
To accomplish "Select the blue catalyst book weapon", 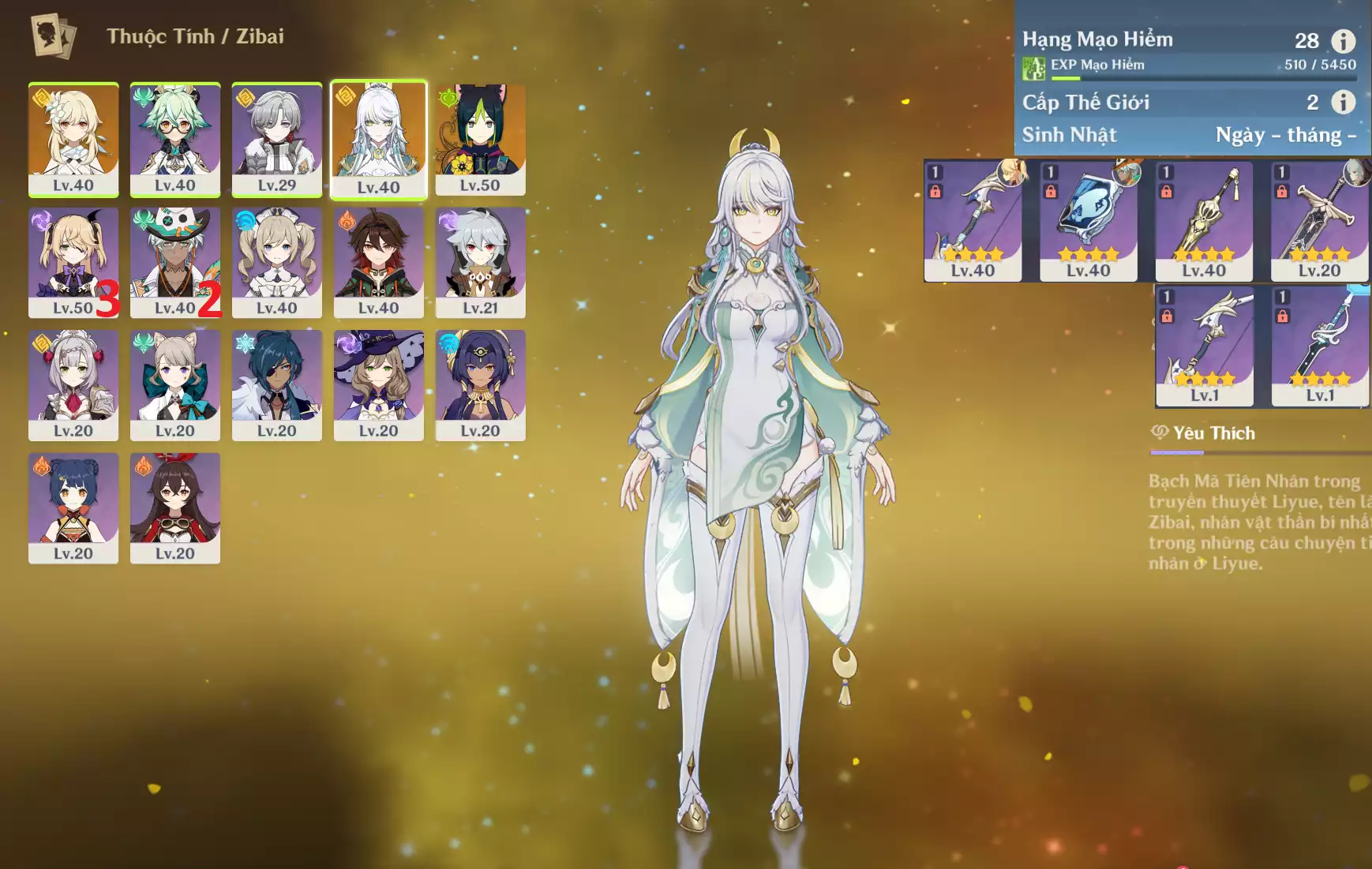I will coord(1089,220).
